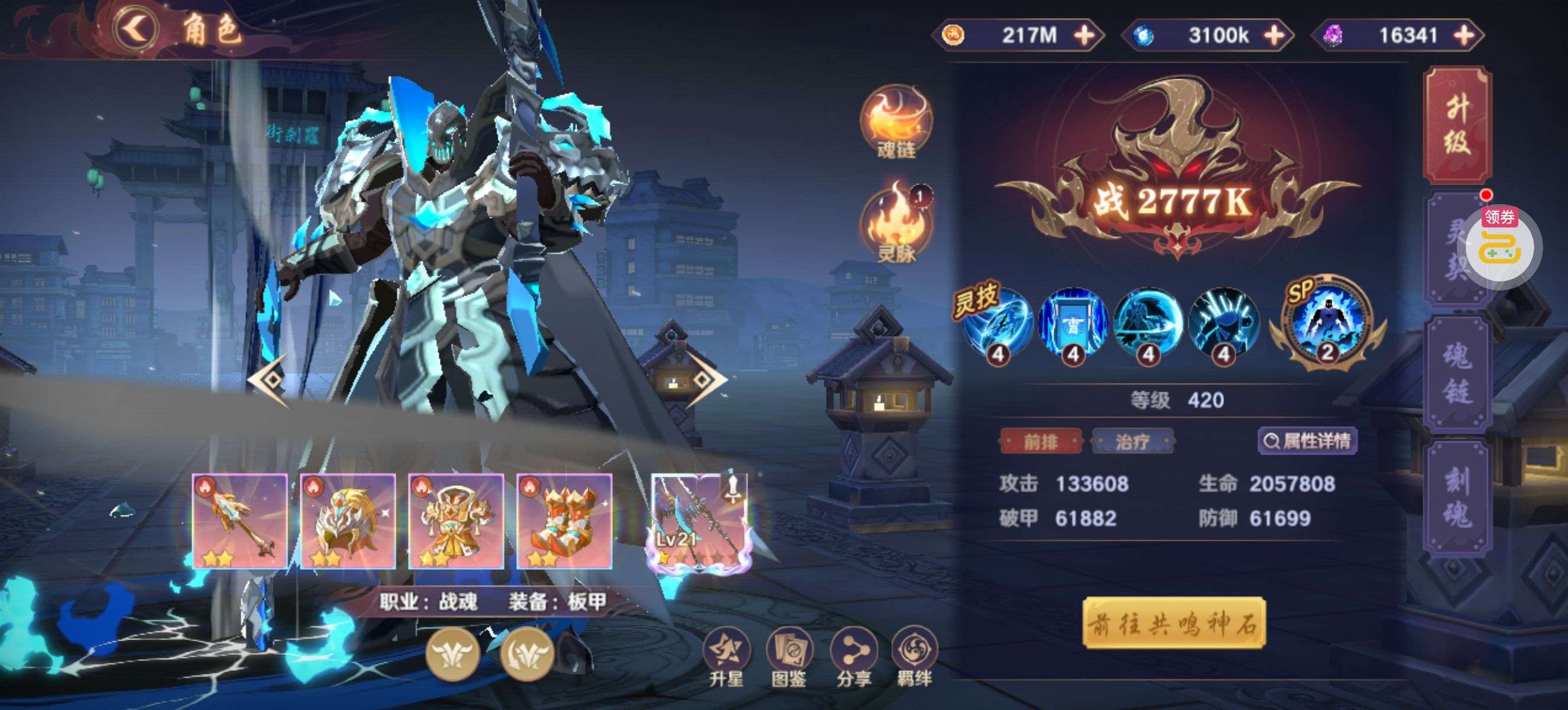
Task: Switch to the 魂链 side tab
Action: pos(1458,373)
